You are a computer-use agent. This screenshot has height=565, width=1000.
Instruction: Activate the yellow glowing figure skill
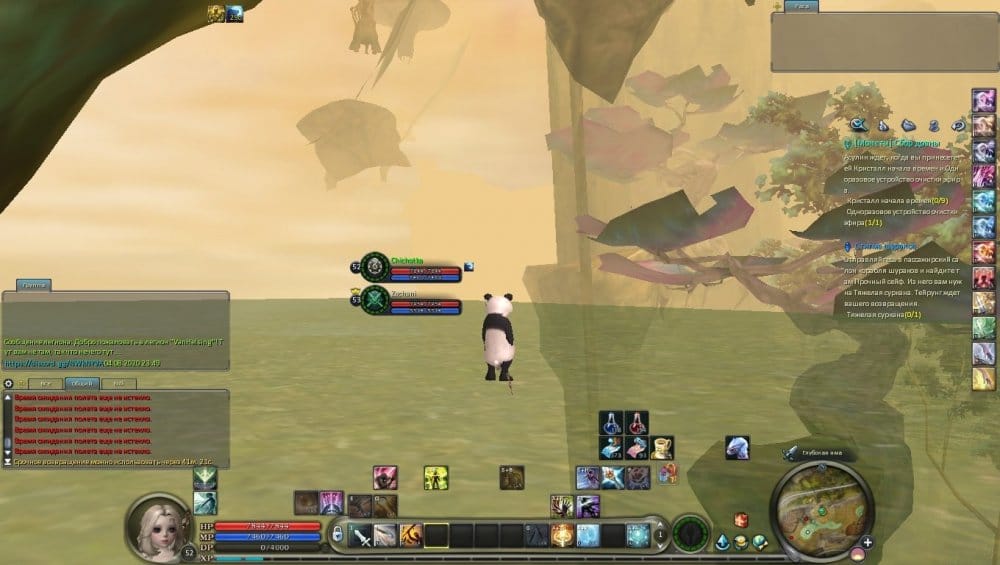pyautogui.click(x=435, y=477)
